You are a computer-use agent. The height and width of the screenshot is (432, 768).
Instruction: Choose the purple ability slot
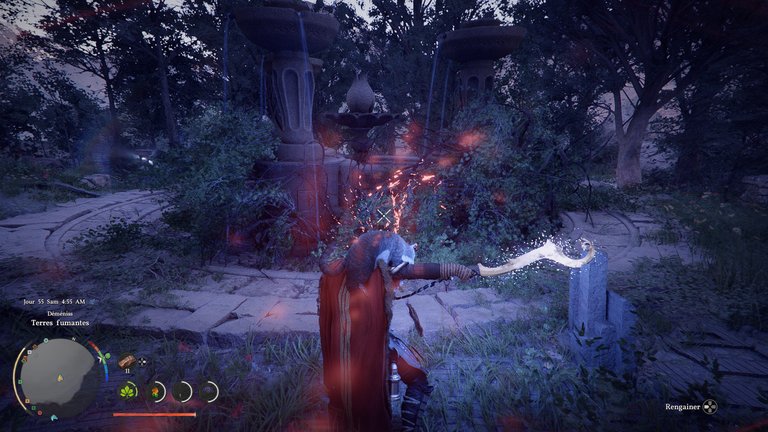point(208,391)
